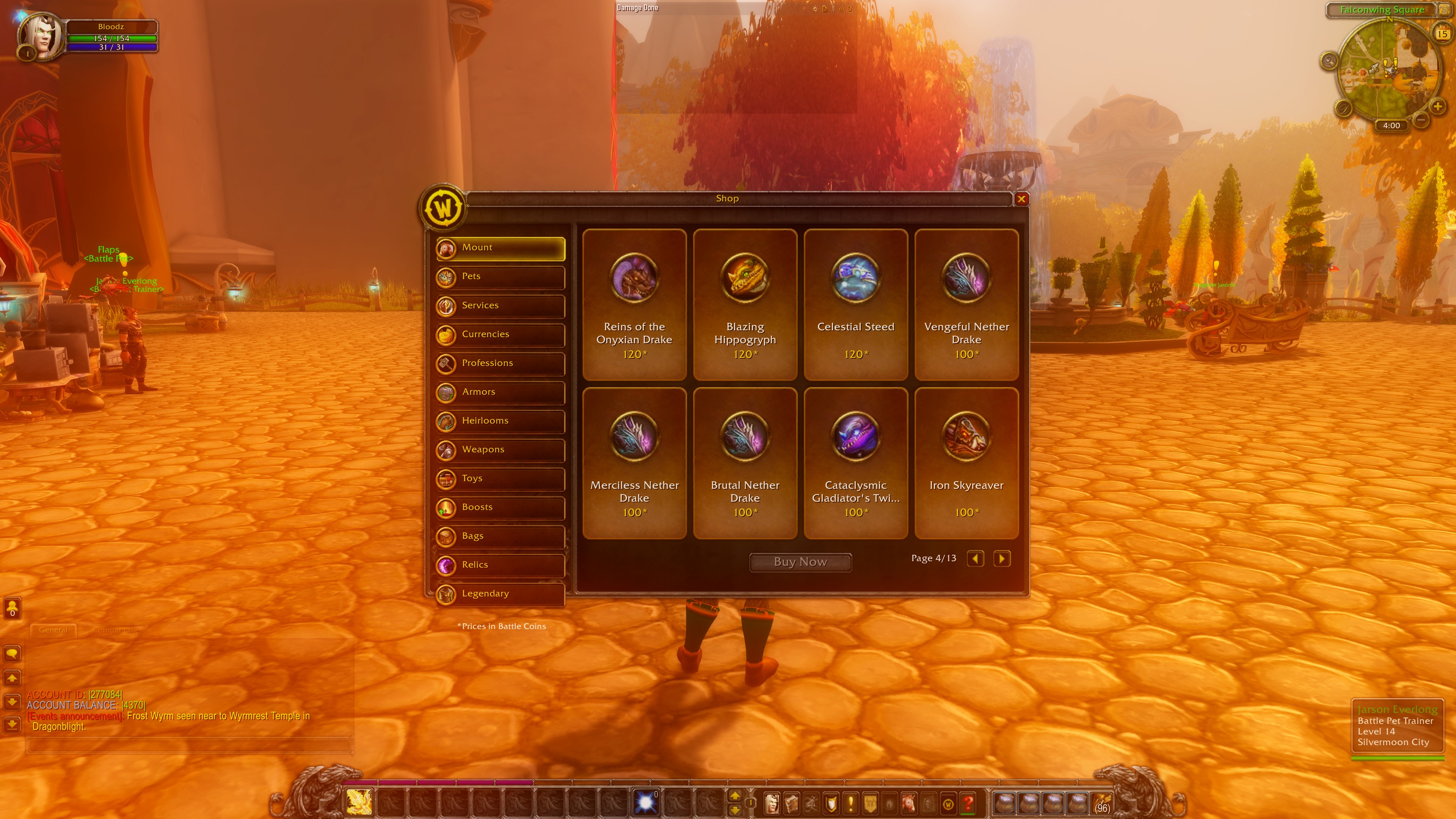The width and height of the screenshot is (1456, 819).
Task: Switch to the General chat tab
Action: click(53, 630)
